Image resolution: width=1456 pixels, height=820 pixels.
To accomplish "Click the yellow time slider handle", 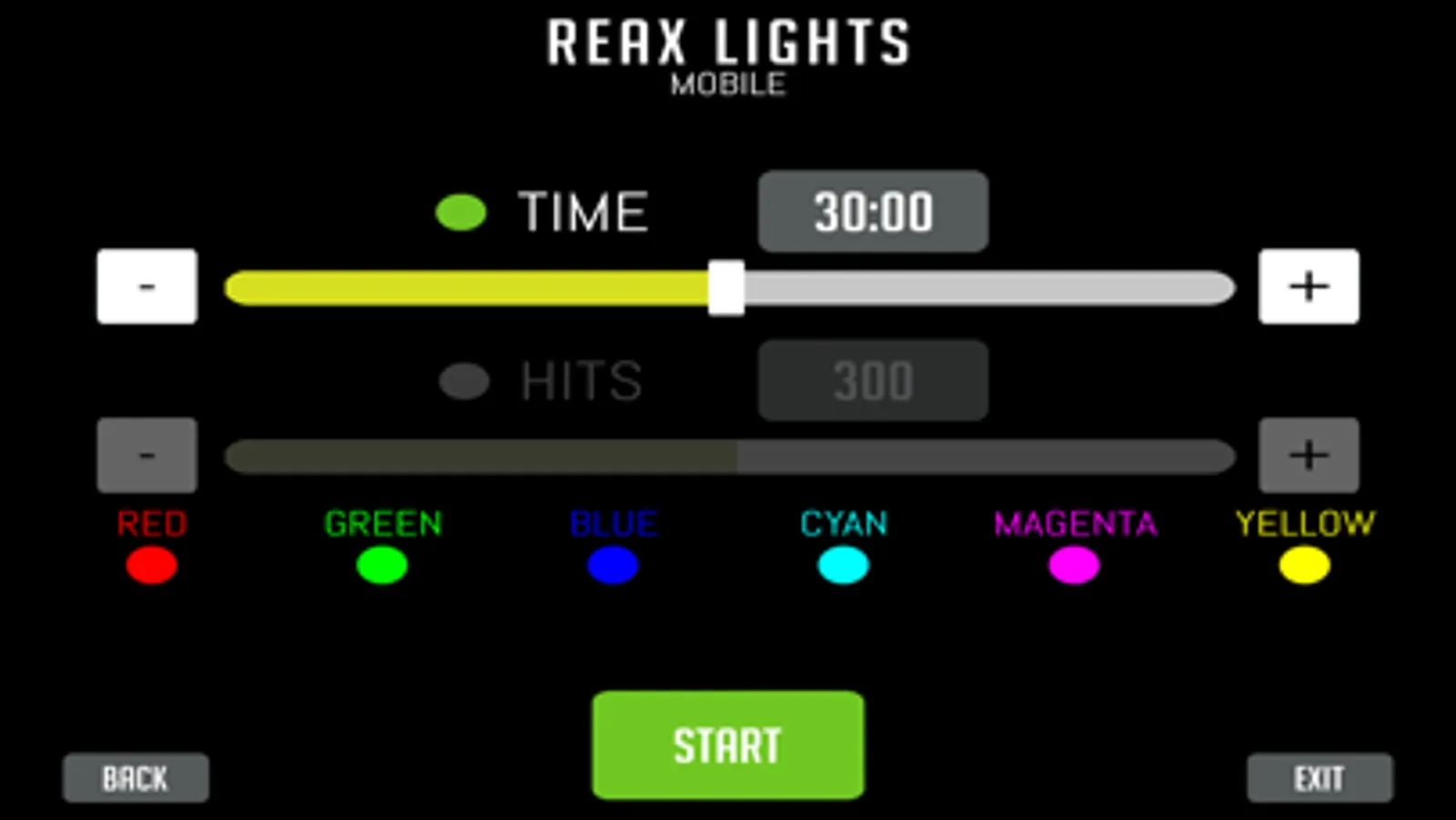I will (727, 286).
